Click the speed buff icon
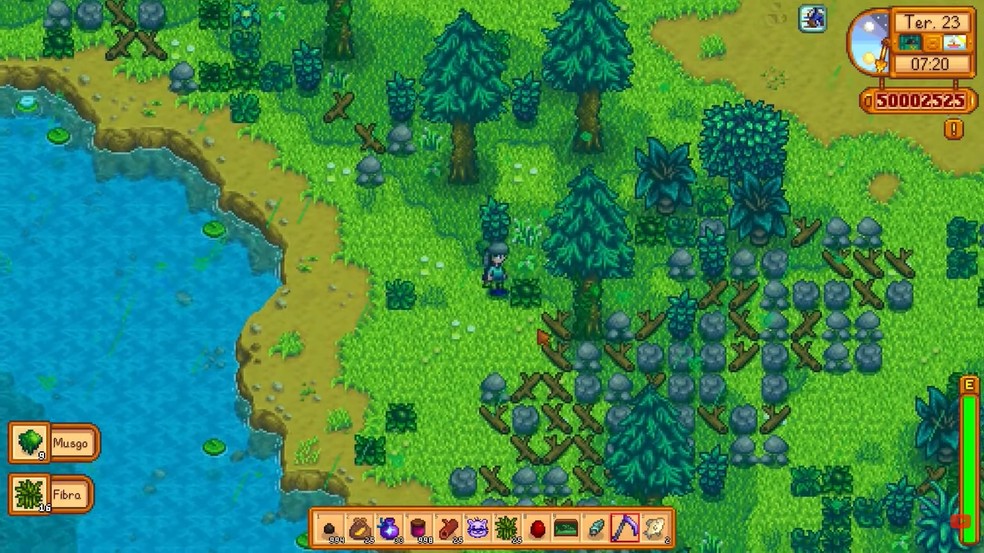 tap(813, 18)
